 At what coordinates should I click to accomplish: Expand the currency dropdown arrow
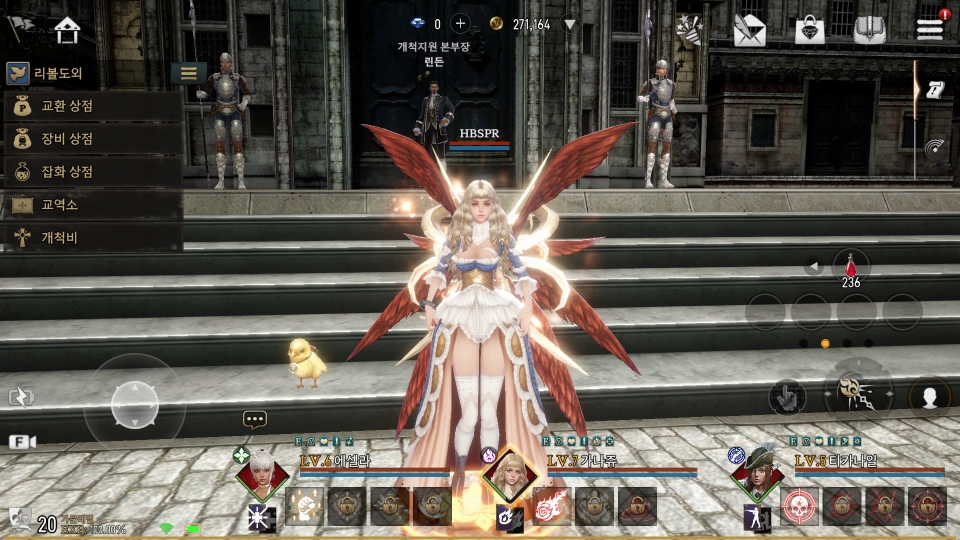(x=570, y=24)
